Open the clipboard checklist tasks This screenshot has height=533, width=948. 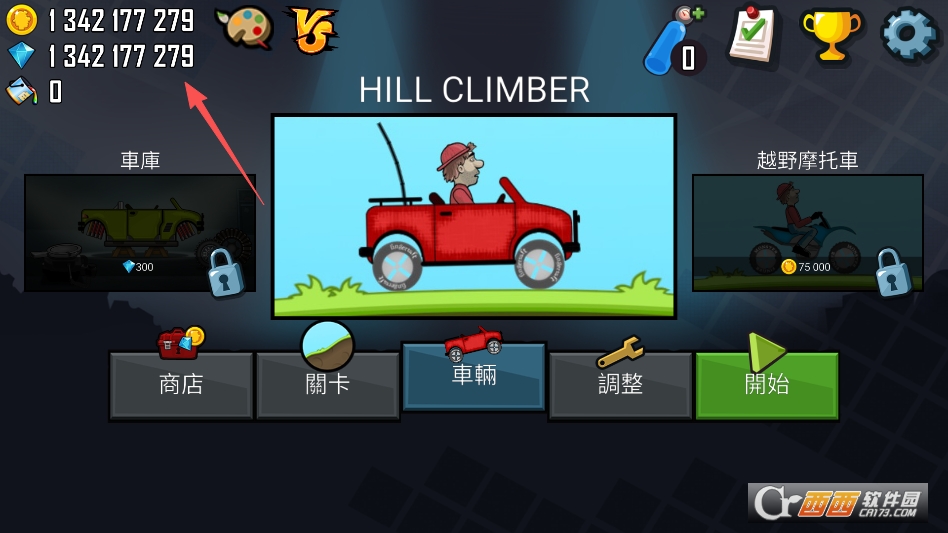point(754,36)
